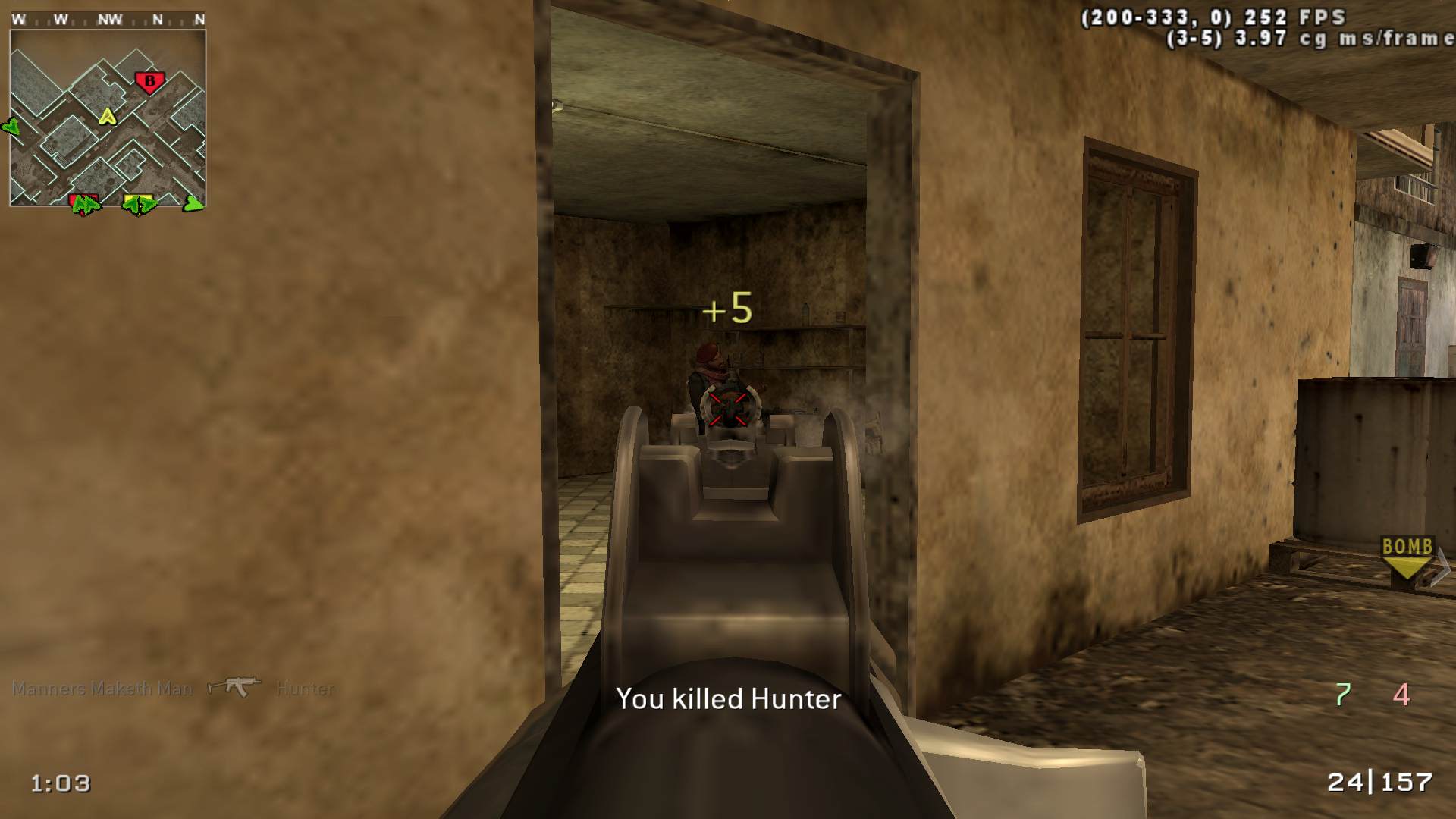Image resolution: width=1456 pixels, height=819 pixels.
Task: Click the AK-47 icon in the kill feed
Action: [234, 687]
